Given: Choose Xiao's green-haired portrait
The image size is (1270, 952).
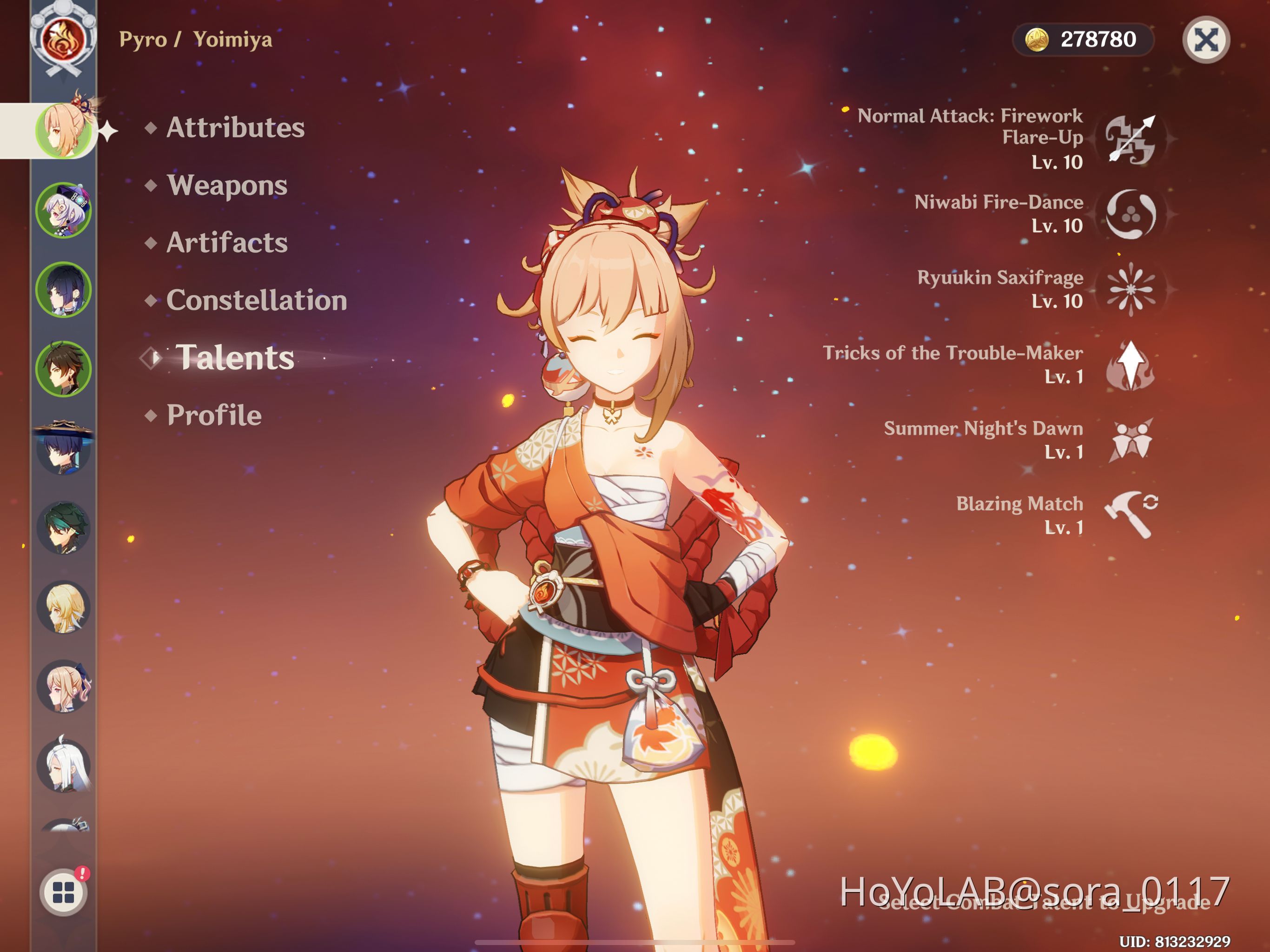Looking at the screenshot, I should (x=63, y=527).
